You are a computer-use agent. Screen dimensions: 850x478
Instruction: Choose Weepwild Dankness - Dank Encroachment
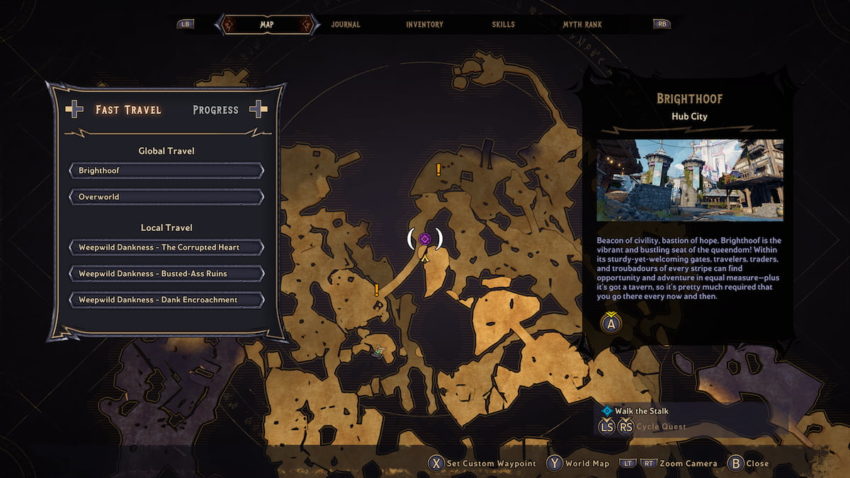(165, 299)
